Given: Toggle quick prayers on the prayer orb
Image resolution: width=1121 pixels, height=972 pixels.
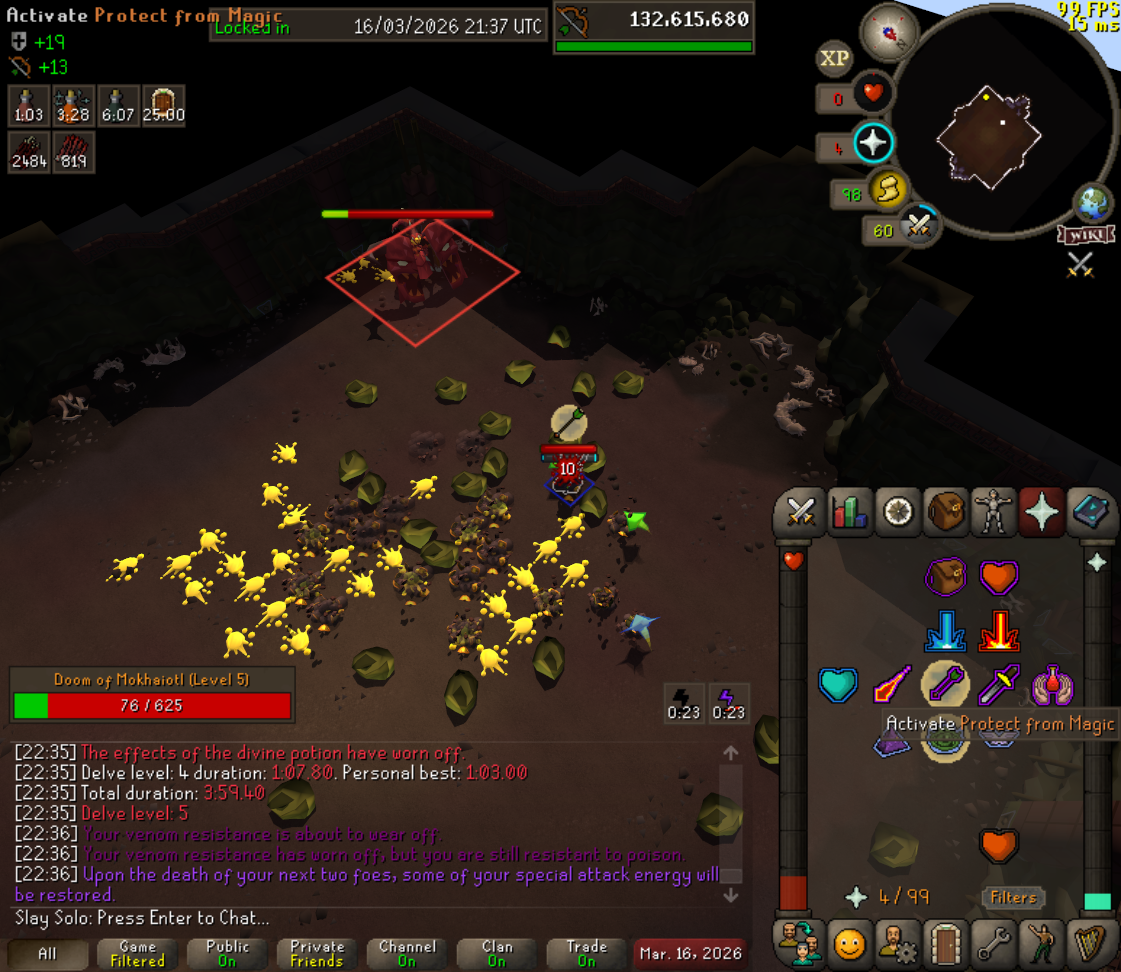Looking at the screenshot, I should 872,144.
